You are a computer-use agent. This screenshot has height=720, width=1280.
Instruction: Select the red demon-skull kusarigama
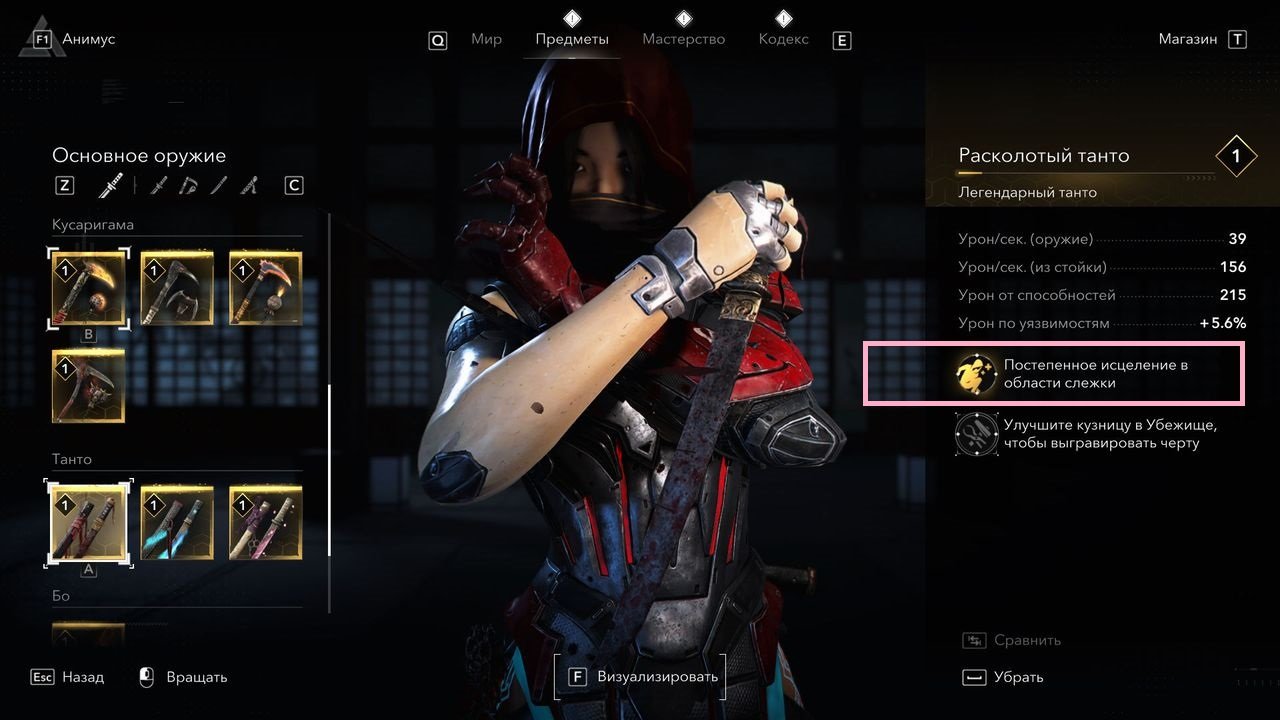click(88, 385)
